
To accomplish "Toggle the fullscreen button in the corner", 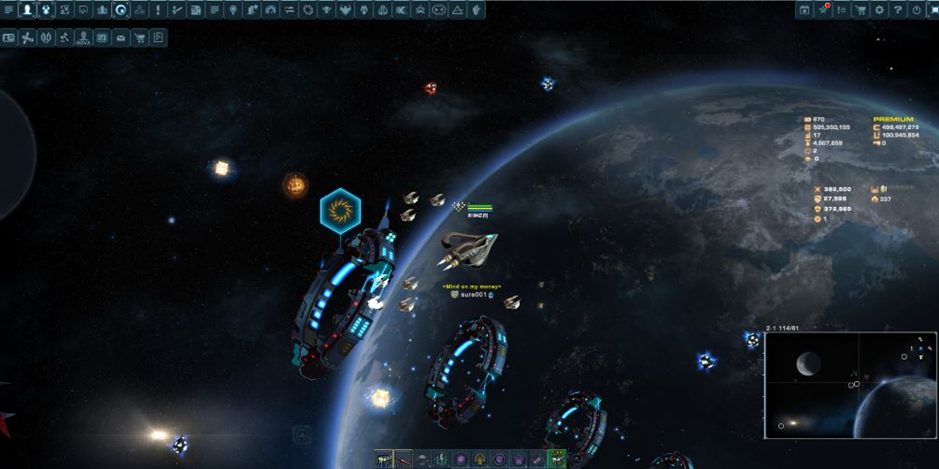I will (x=933, y=10).
